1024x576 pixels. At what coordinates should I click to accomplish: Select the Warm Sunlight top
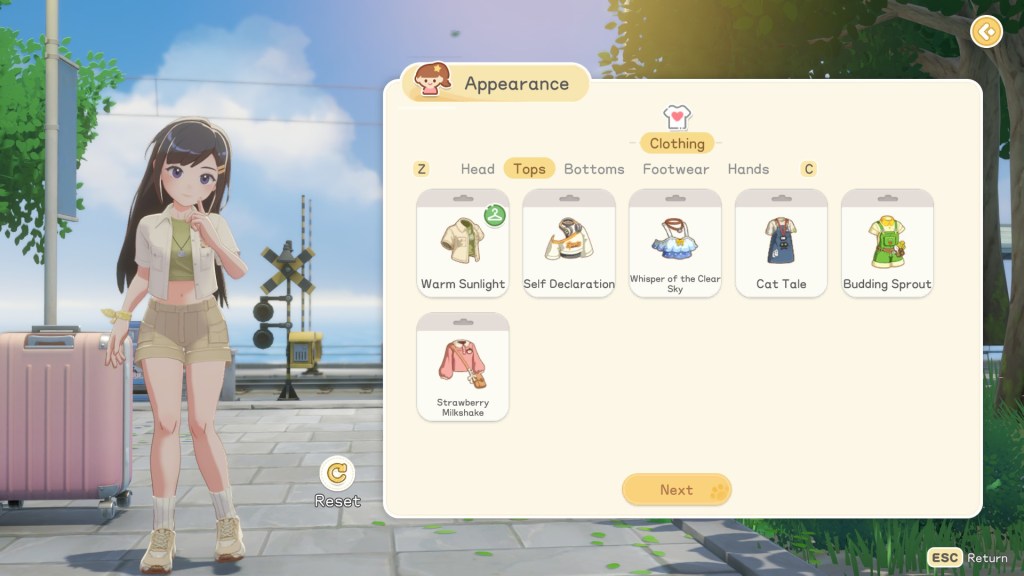point(462,243)
